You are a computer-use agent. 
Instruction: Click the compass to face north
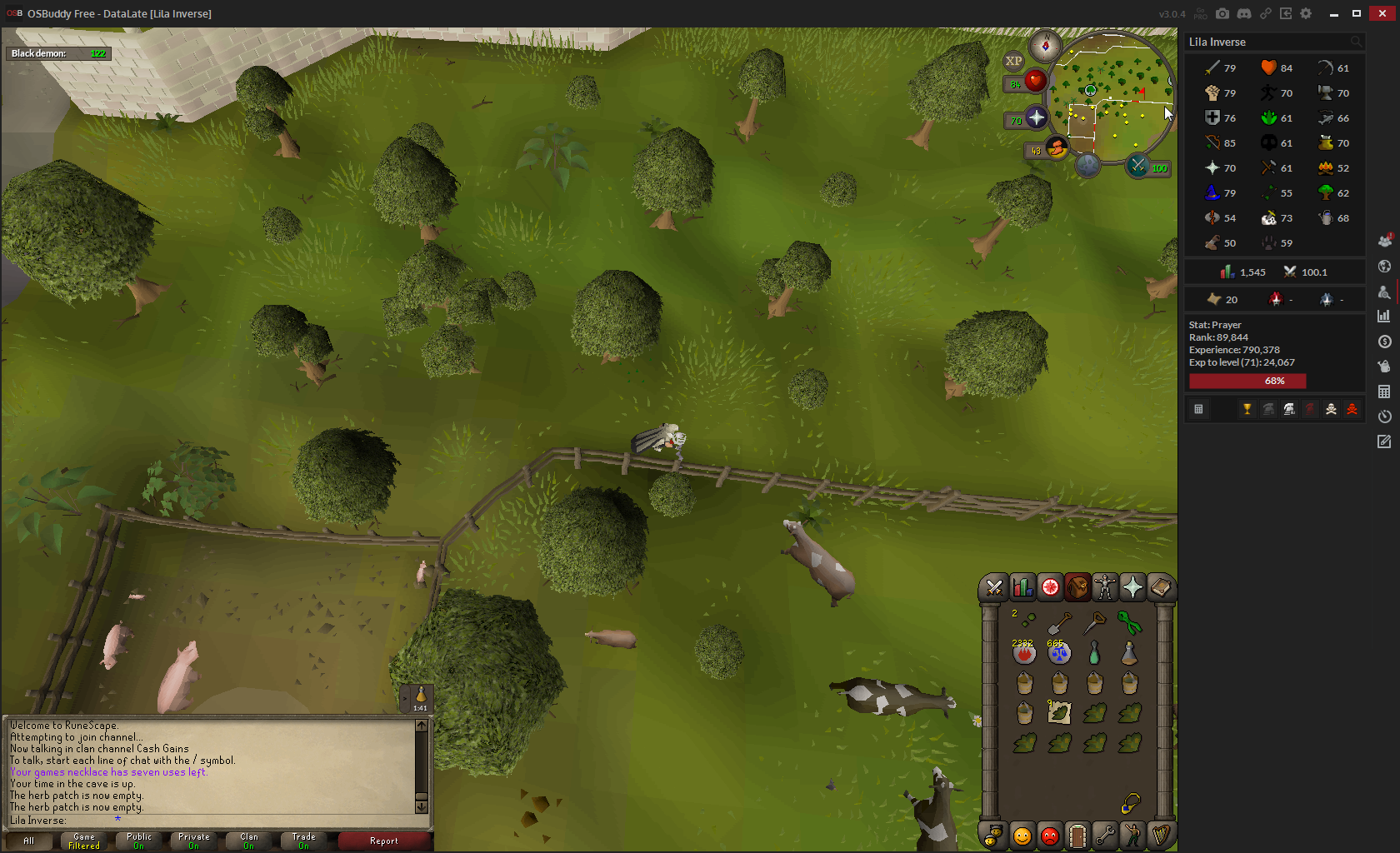click(1045, 45)
